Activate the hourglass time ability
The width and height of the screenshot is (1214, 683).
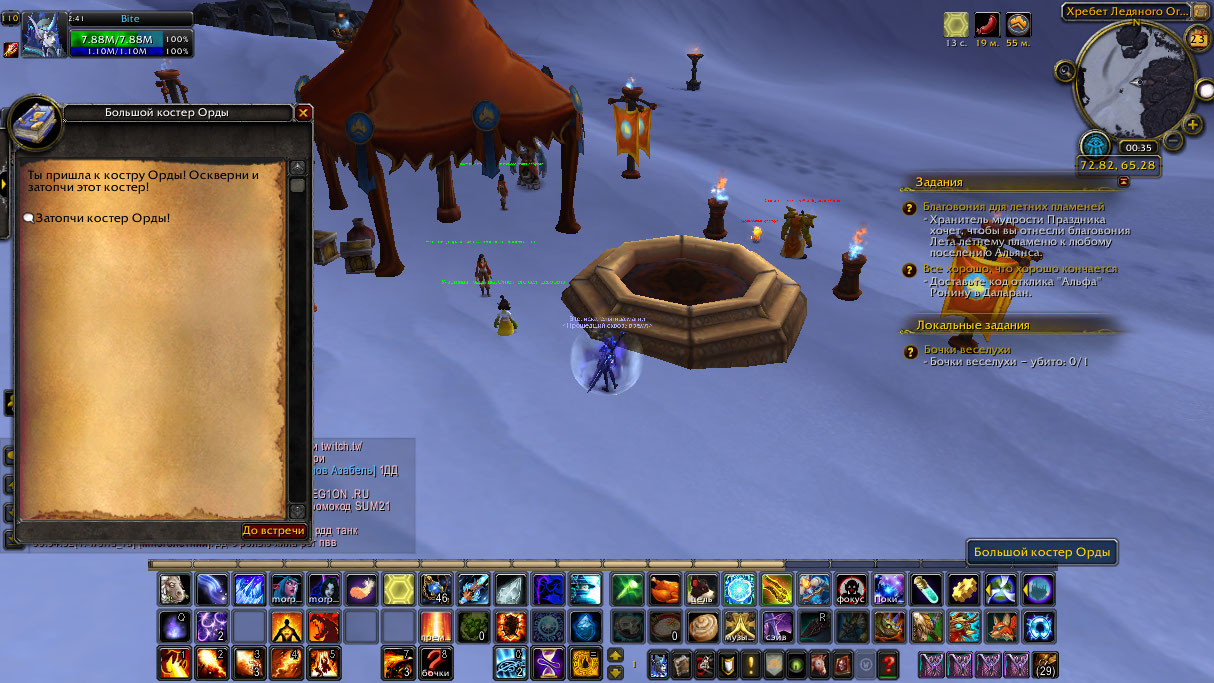pos(547,663)
